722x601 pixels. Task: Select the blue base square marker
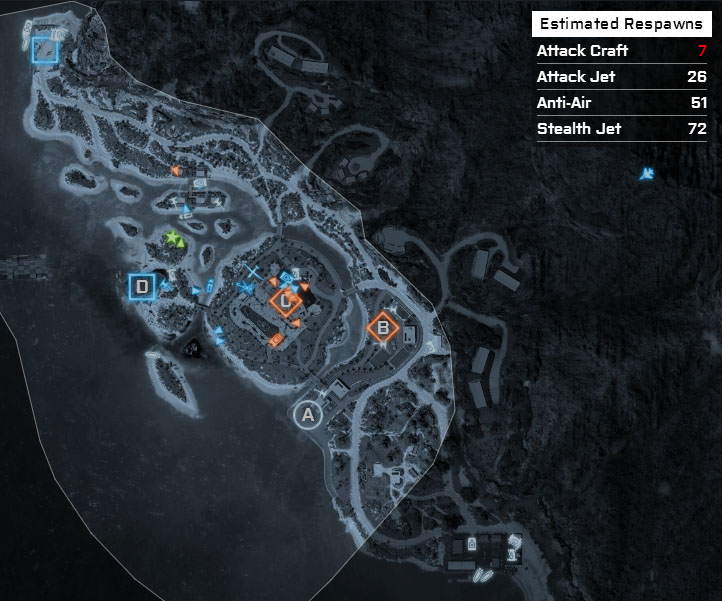click(x=44, y=49)
